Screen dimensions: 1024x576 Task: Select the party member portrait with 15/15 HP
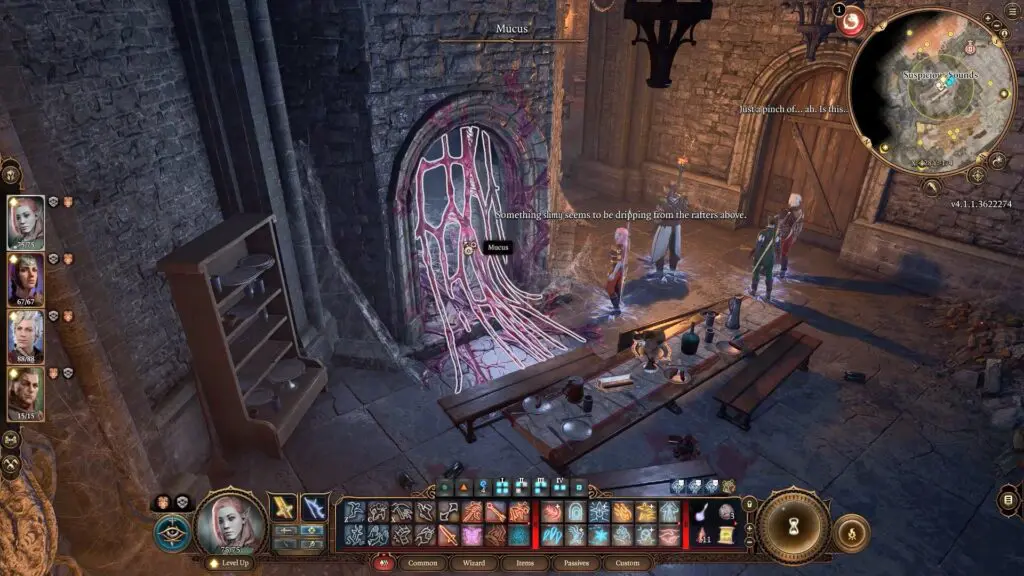pos(26,393)
